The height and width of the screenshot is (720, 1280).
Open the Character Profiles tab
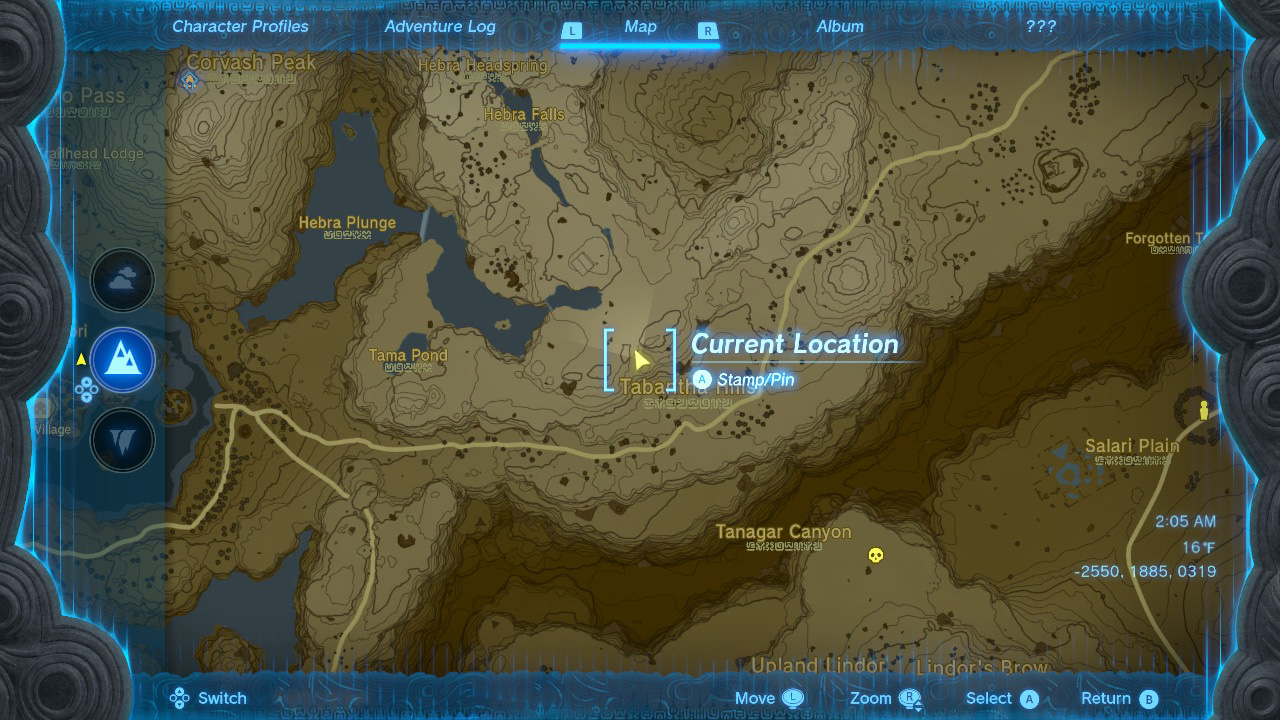coord(239,26)
